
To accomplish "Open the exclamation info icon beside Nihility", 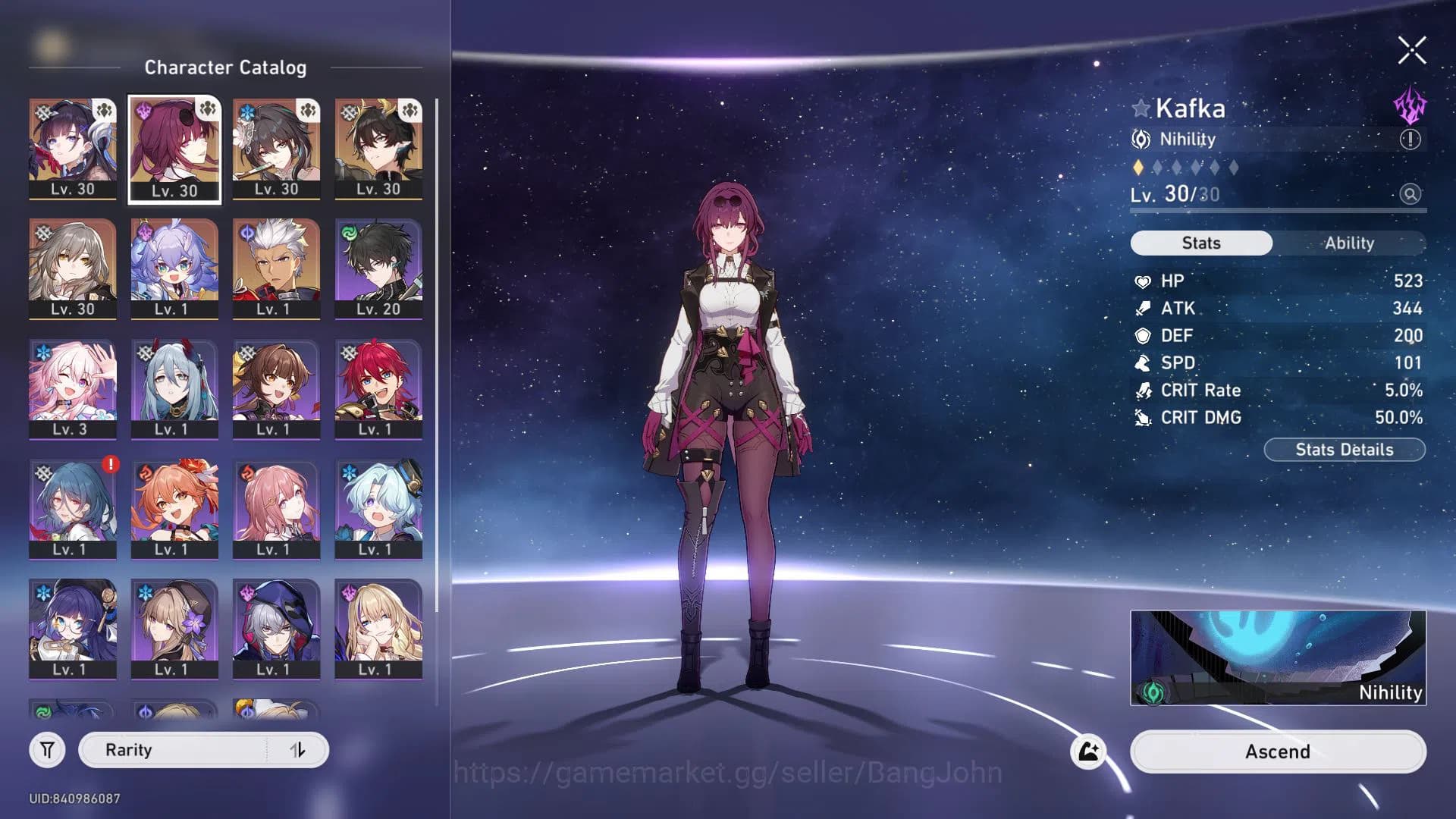I will (x=1409, y=140).
